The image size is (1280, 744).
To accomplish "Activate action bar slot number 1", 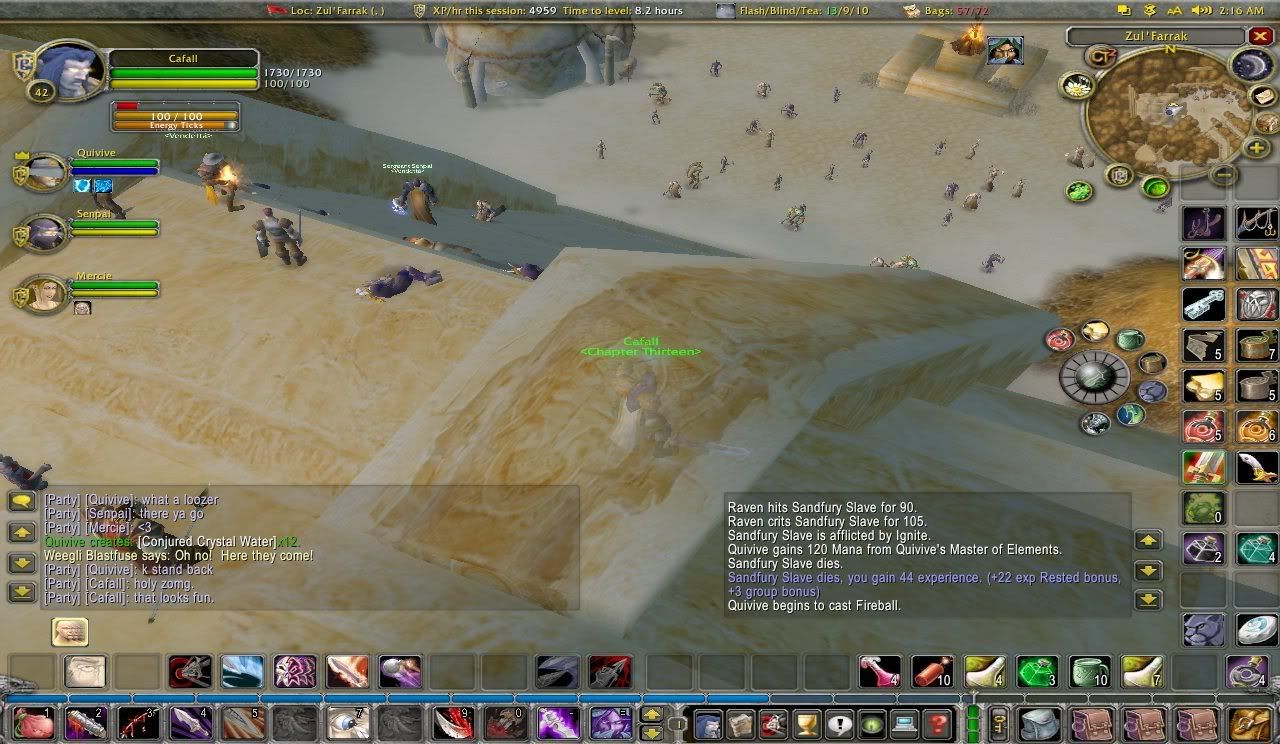I will [33, 722].
